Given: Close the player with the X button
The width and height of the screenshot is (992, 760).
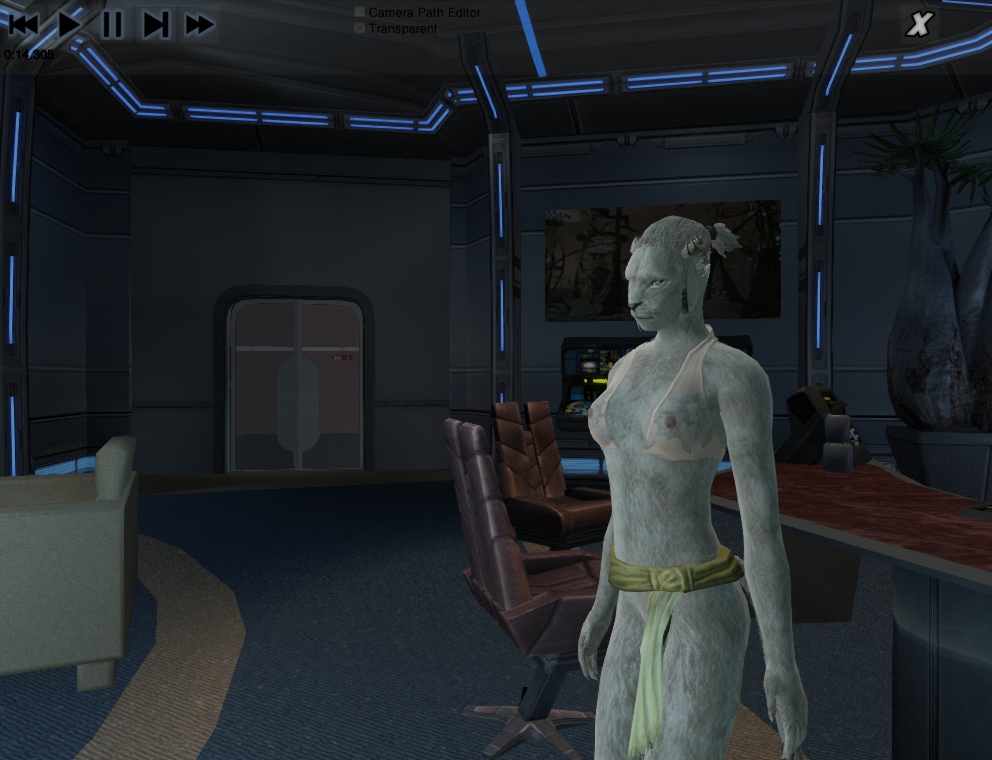Looking at the screenshot, I should (x=919, y=25).
